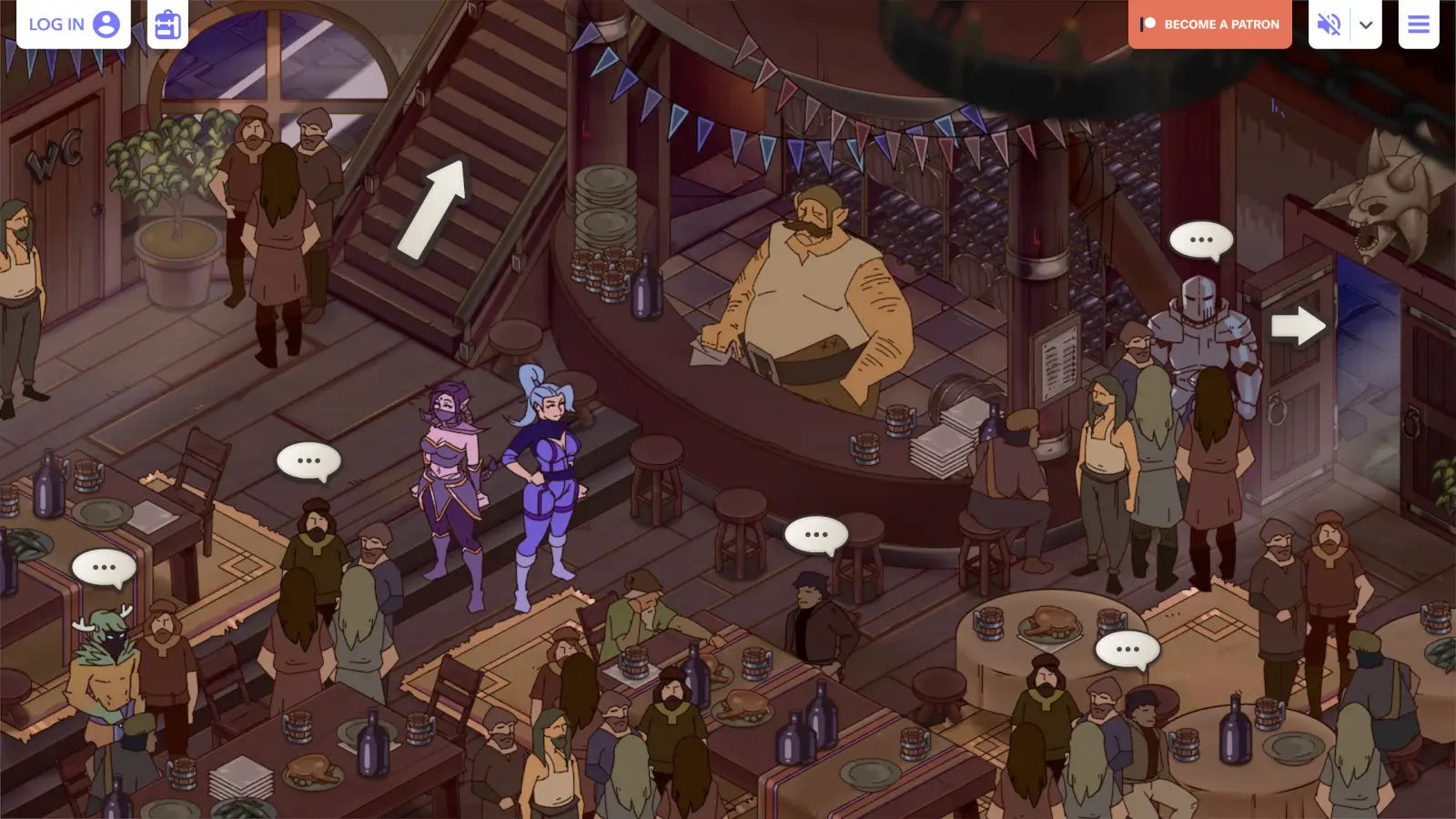Image resolution: width=1456 pixels, height=819 pixels.
Task: Open the backpack inventory icon
Action: coord(167,25)
